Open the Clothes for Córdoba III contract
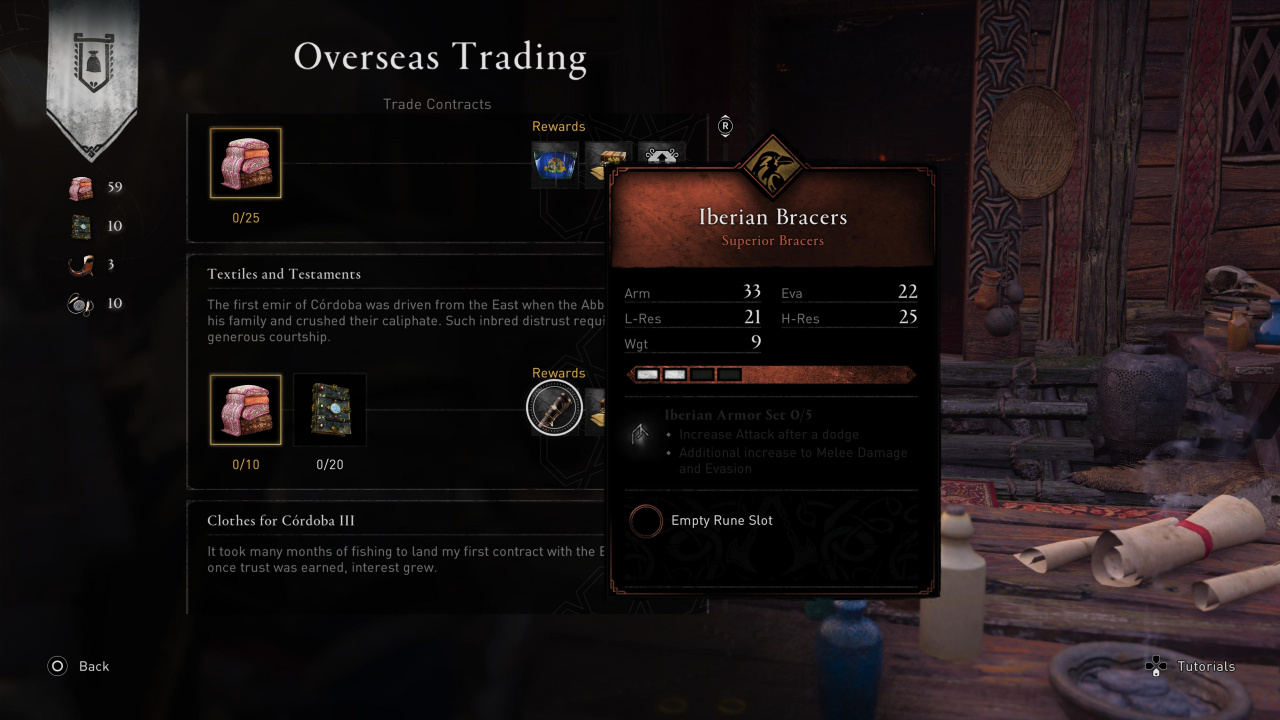This screenshot has height=720, width=1280. click(x=281, y=521)
